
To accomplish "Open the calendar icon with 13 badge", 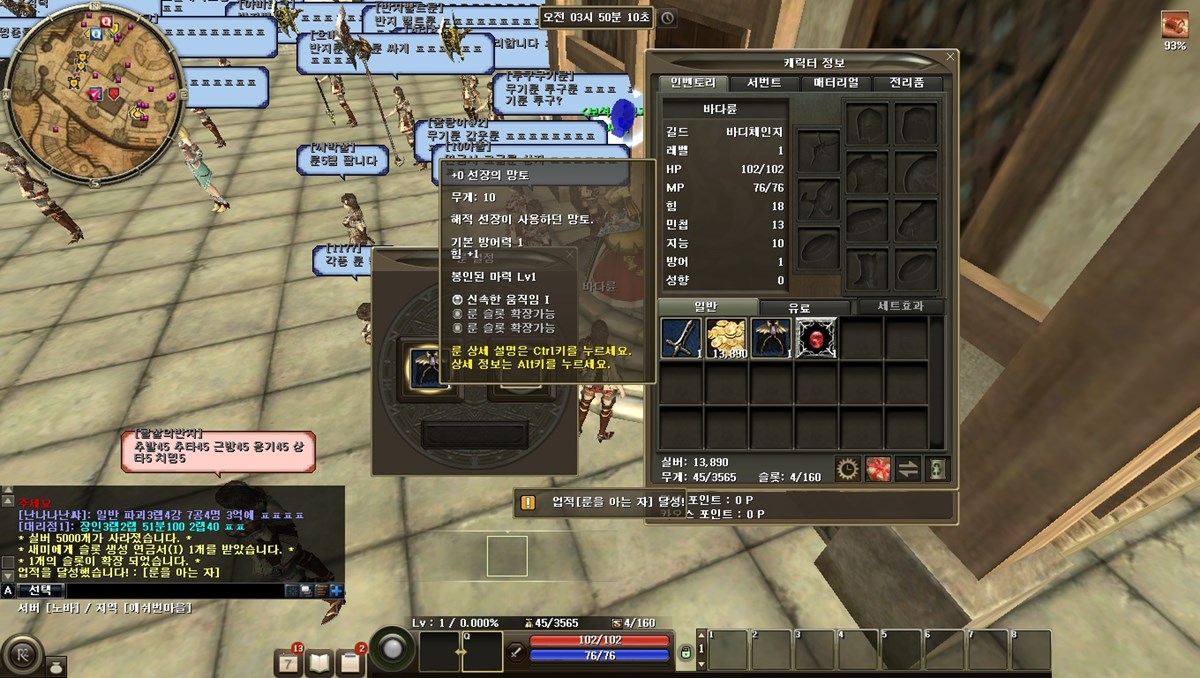I will (x=288, y=662).
